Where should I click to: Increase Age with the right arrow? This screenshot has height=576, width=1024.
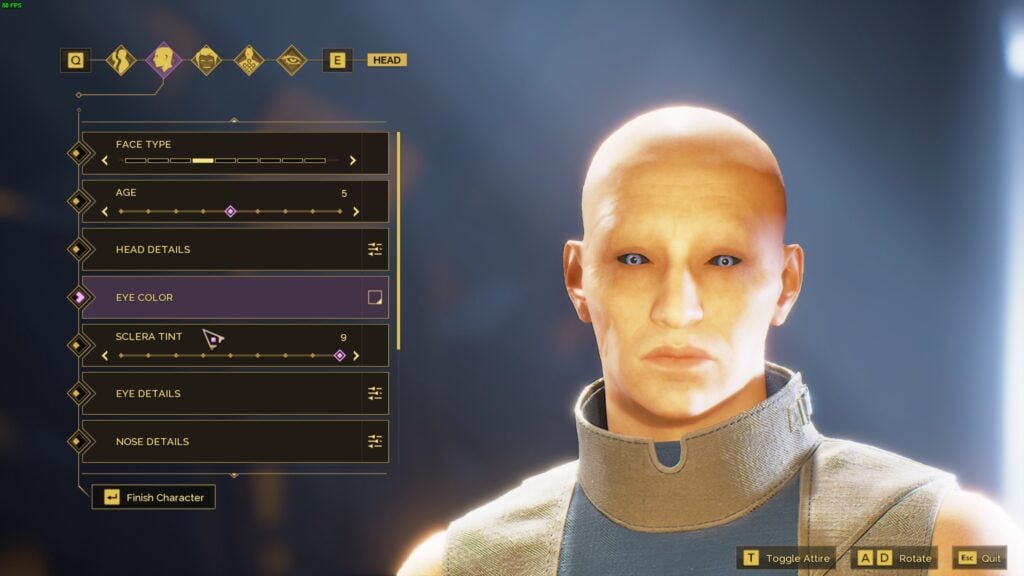(355, 211)
